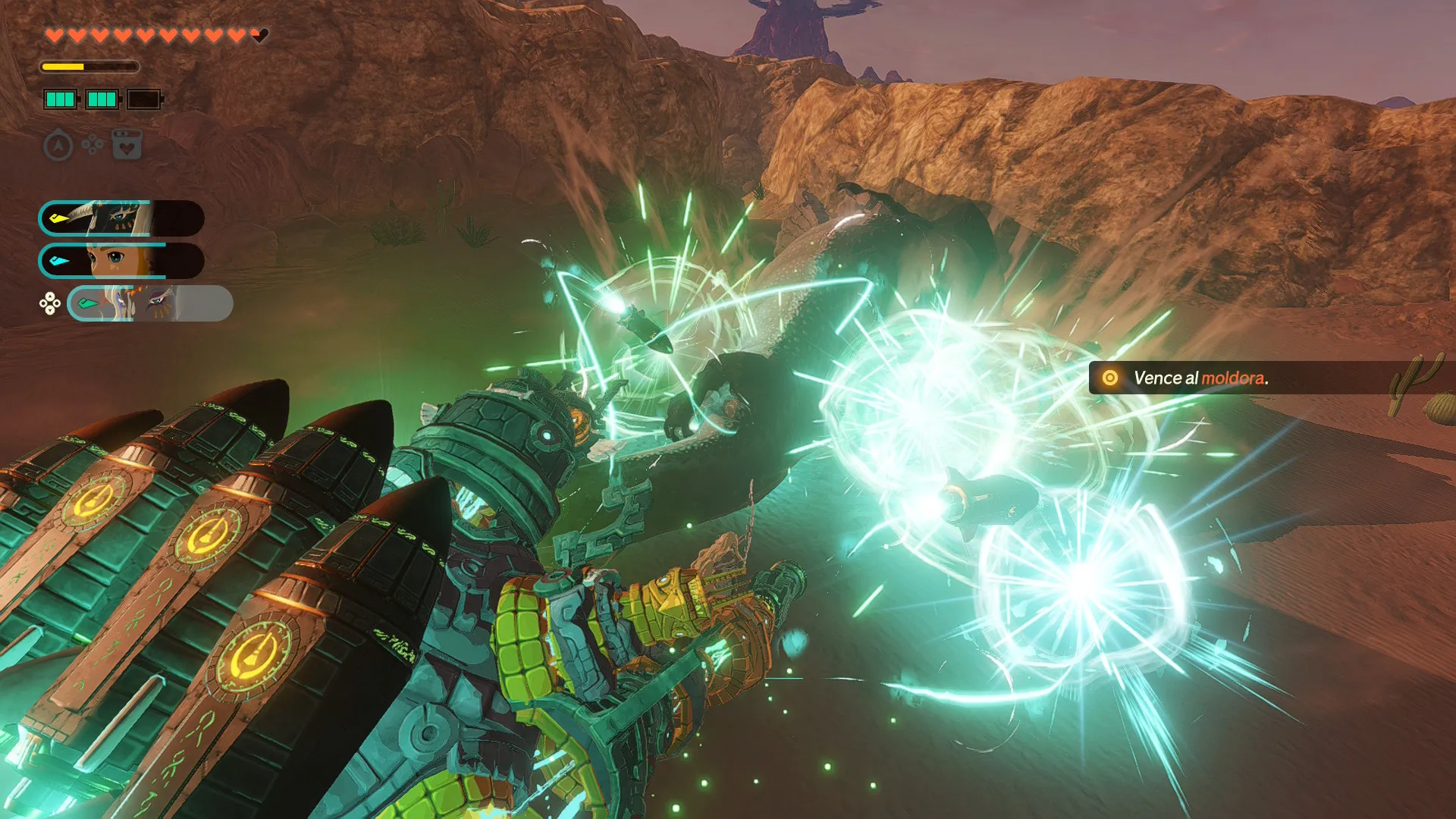Image resolution: width=1456 pixels, height=819 pixels.
Task: Click the compass arrow icon
Action: point(58,145)
